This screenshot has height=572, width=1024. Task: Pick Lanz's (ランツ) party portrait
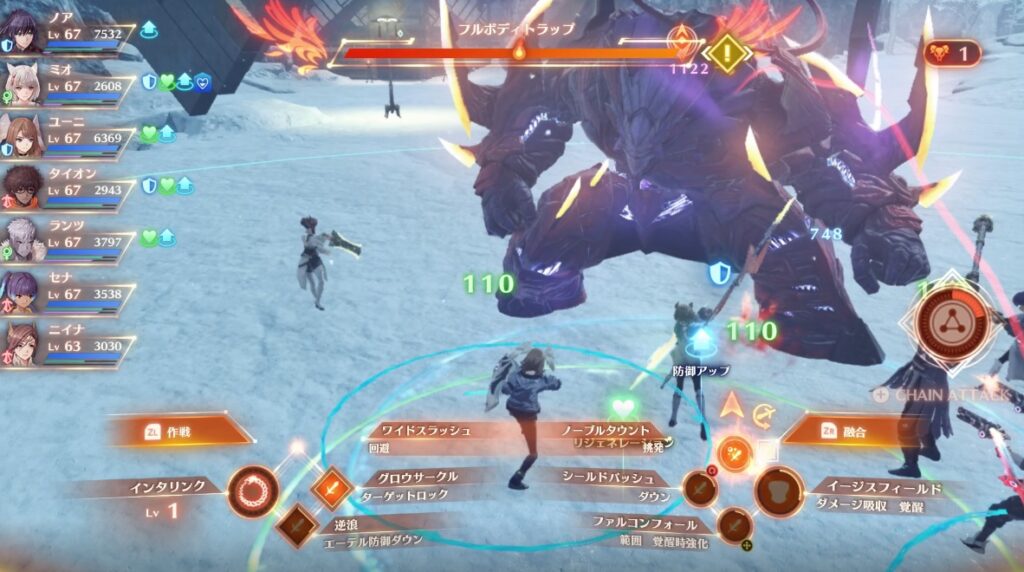(24, 239)
